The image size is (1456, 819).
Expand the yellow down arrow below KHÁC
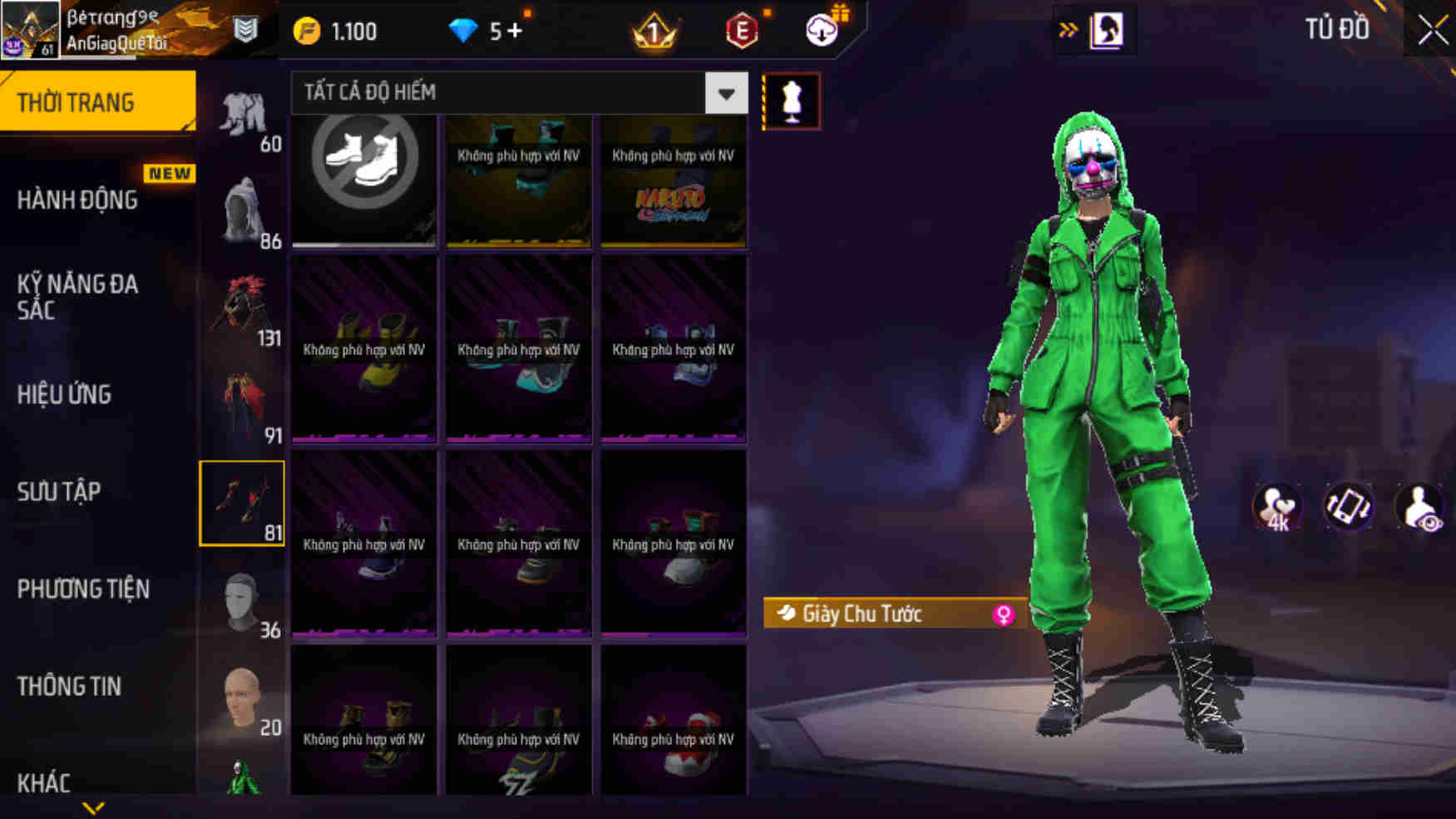coord(91,807)
